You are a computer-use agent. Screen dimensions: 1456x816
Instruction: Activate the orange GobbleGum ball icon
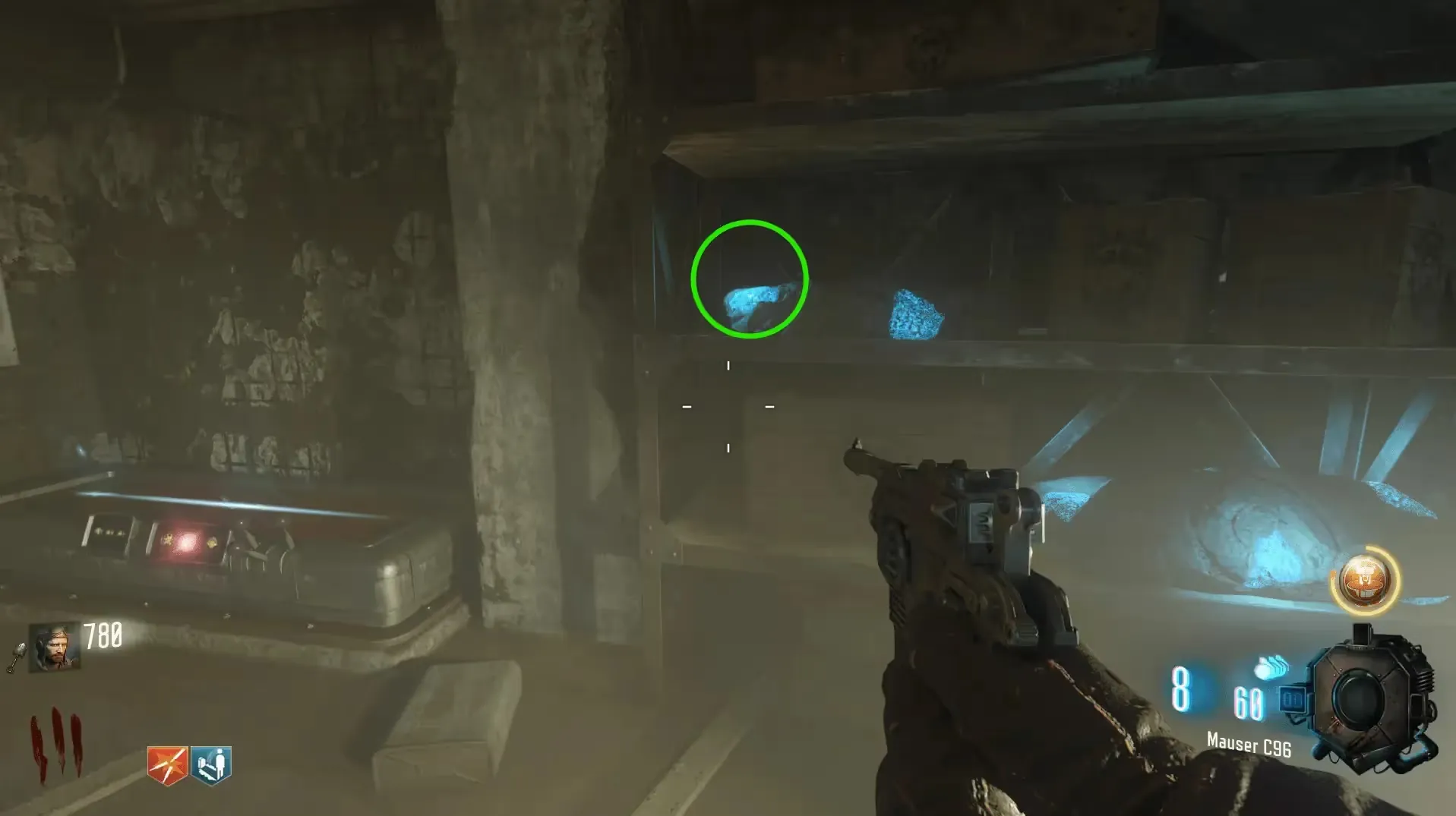pos(1365,581)
